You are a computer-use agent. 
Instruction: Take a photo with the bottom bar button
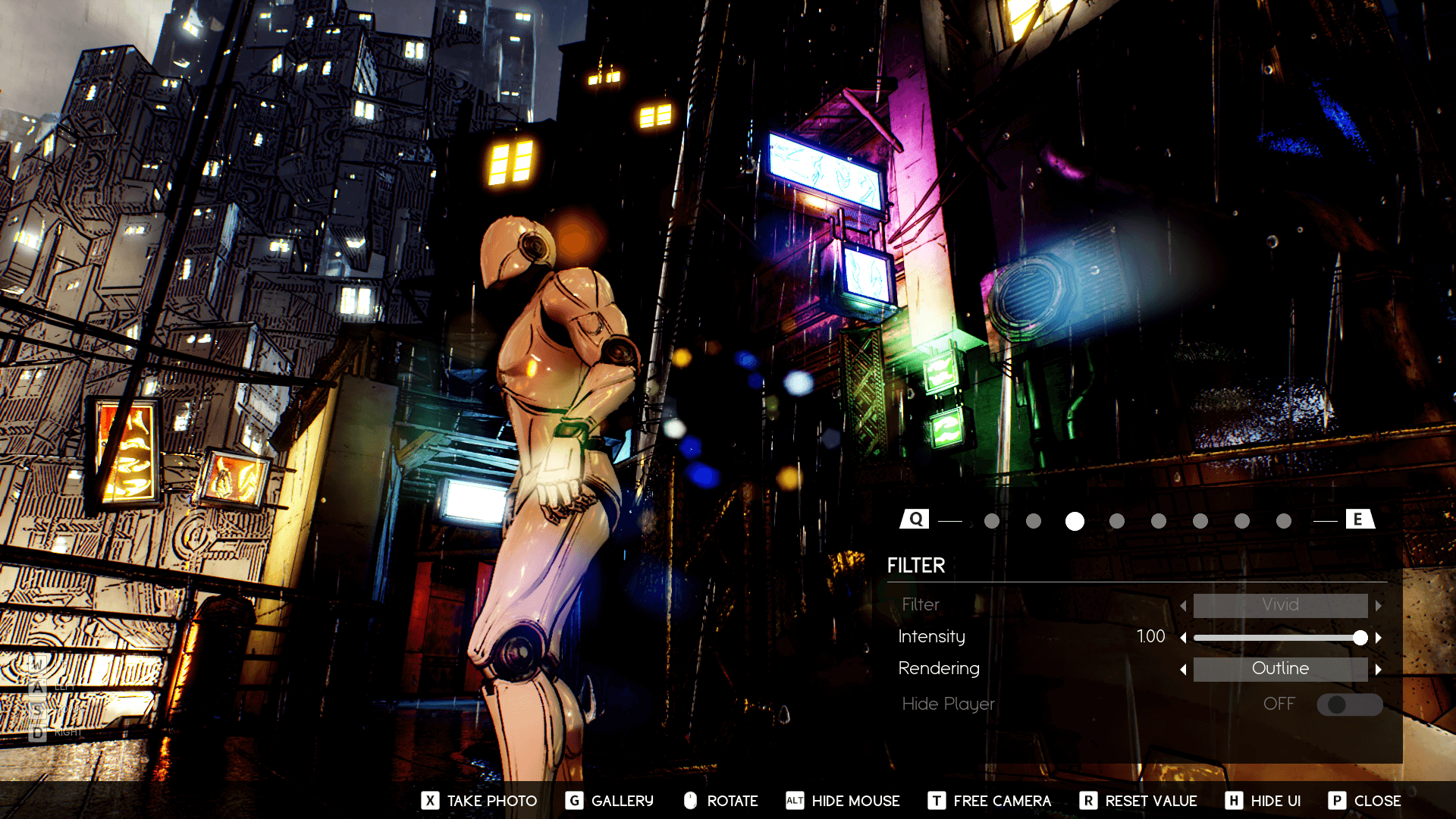pos(479,801)
